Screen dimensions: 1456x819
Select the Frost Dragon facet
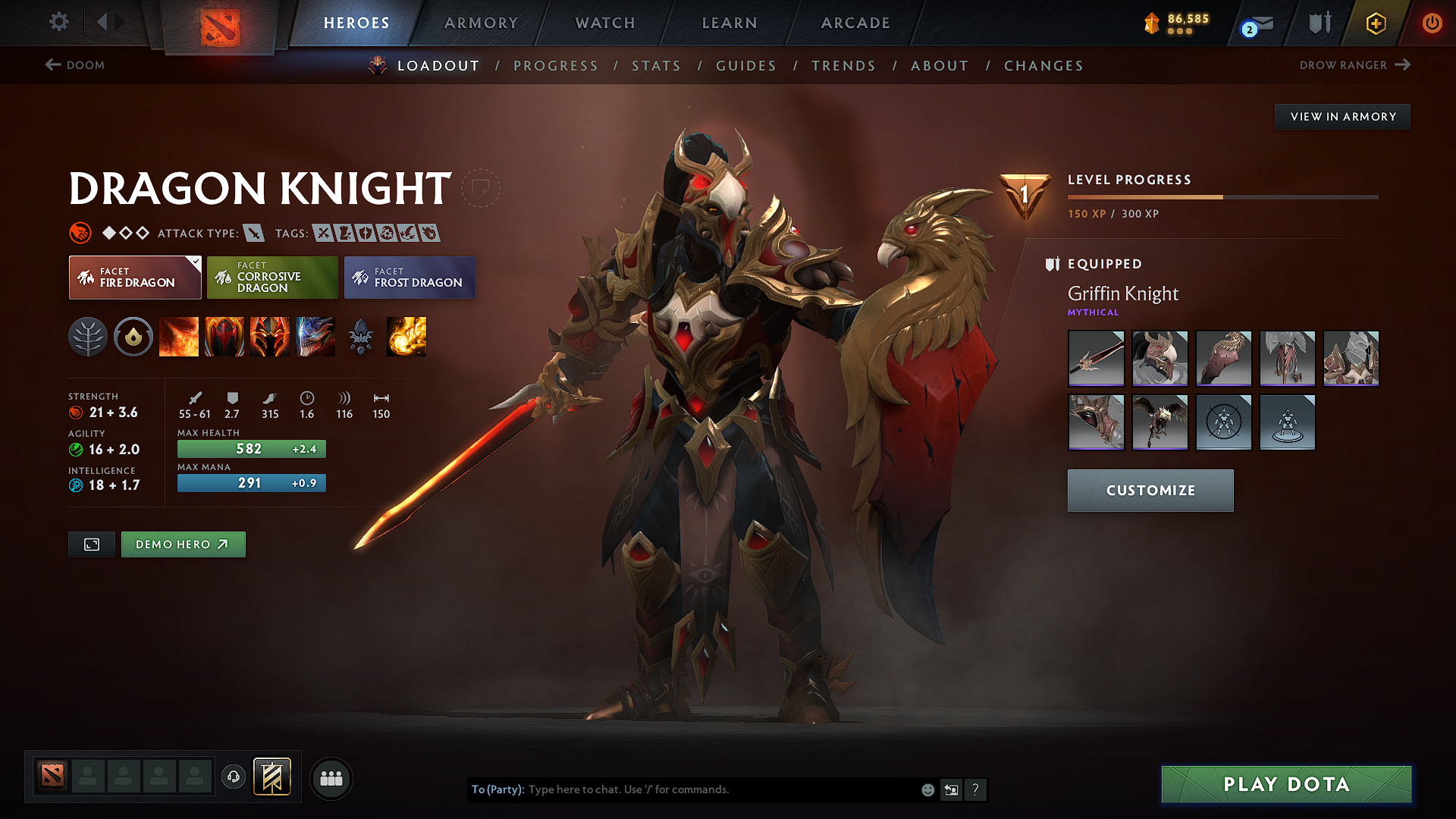pyautogui.click(x=409, y=278)
